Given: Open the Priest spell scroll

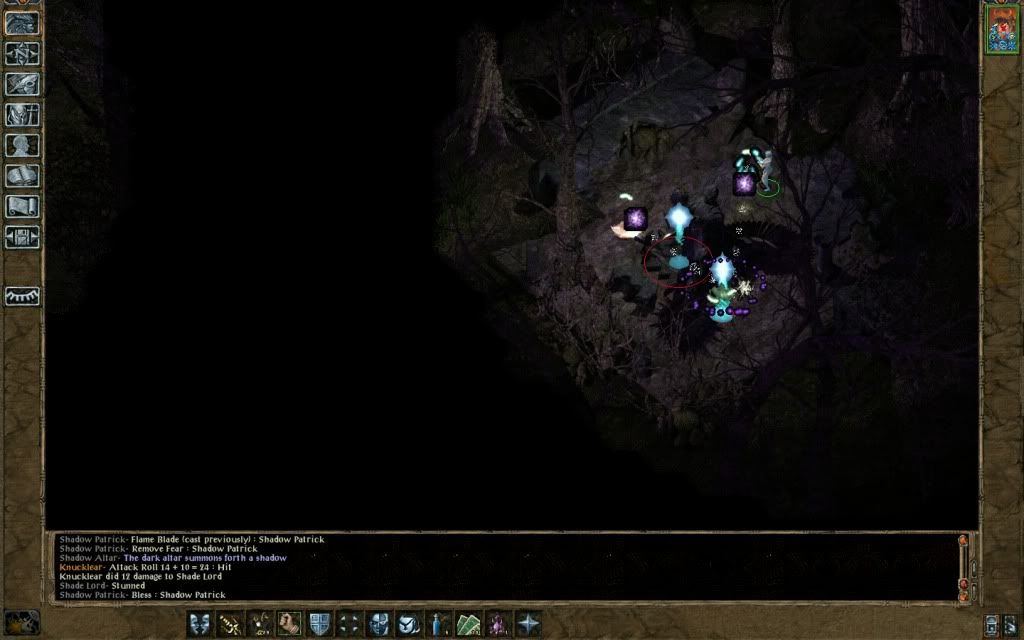Looking at the screenshot, I should 22,206.
